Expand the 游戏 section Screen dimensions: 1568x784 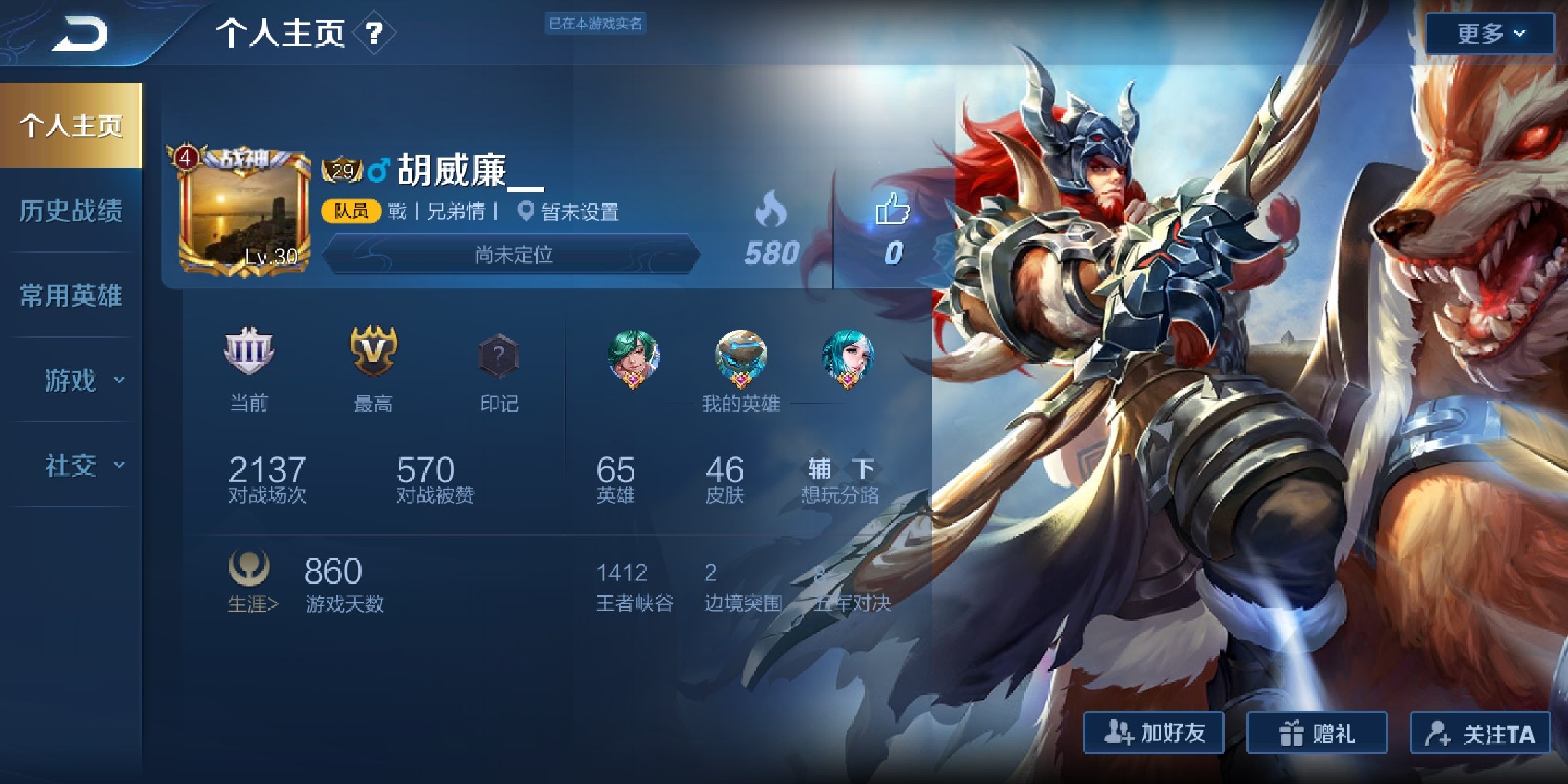point(83,380)
